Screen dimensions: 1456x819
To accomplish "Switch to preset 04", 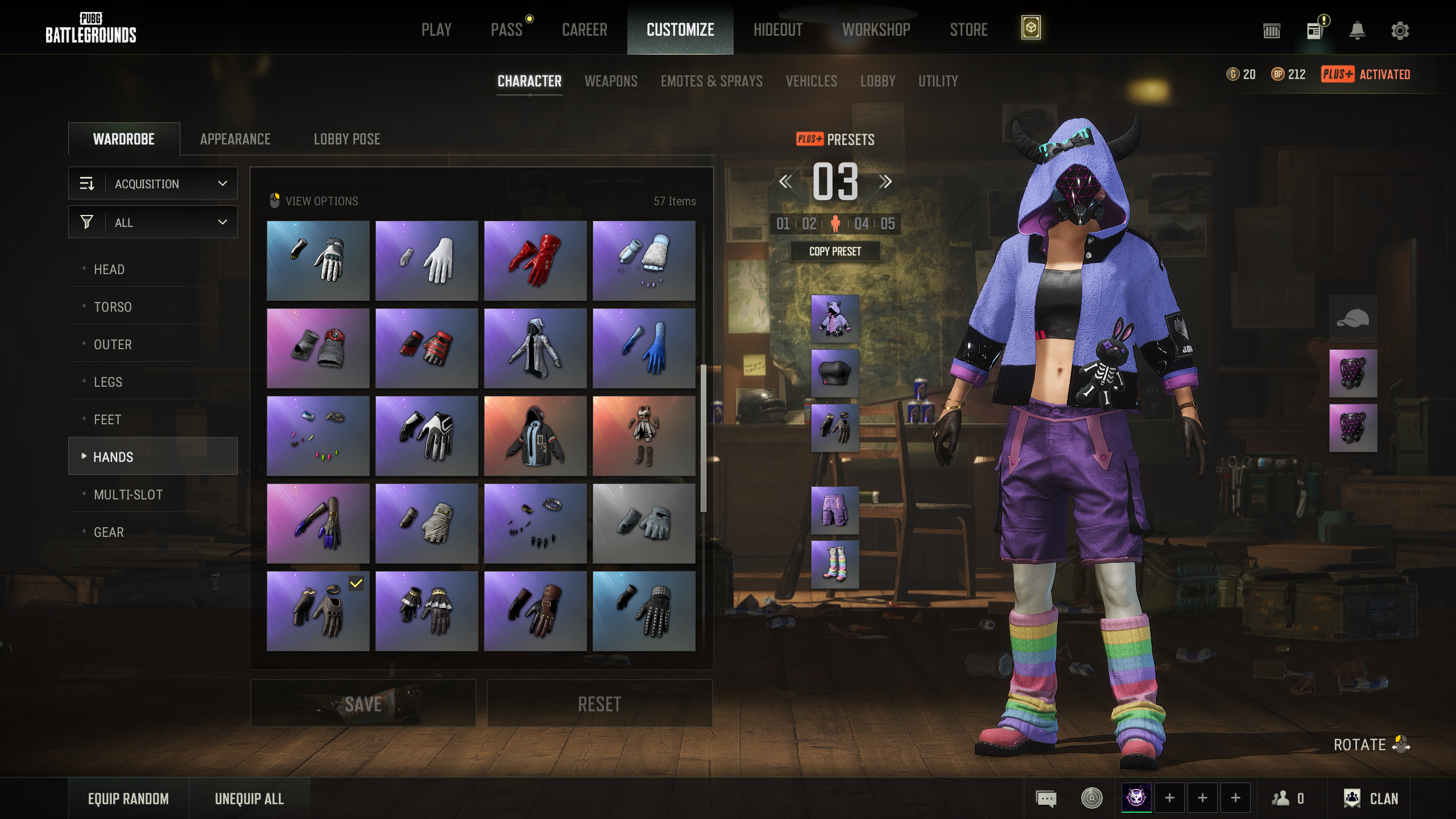I will point(861,224).
